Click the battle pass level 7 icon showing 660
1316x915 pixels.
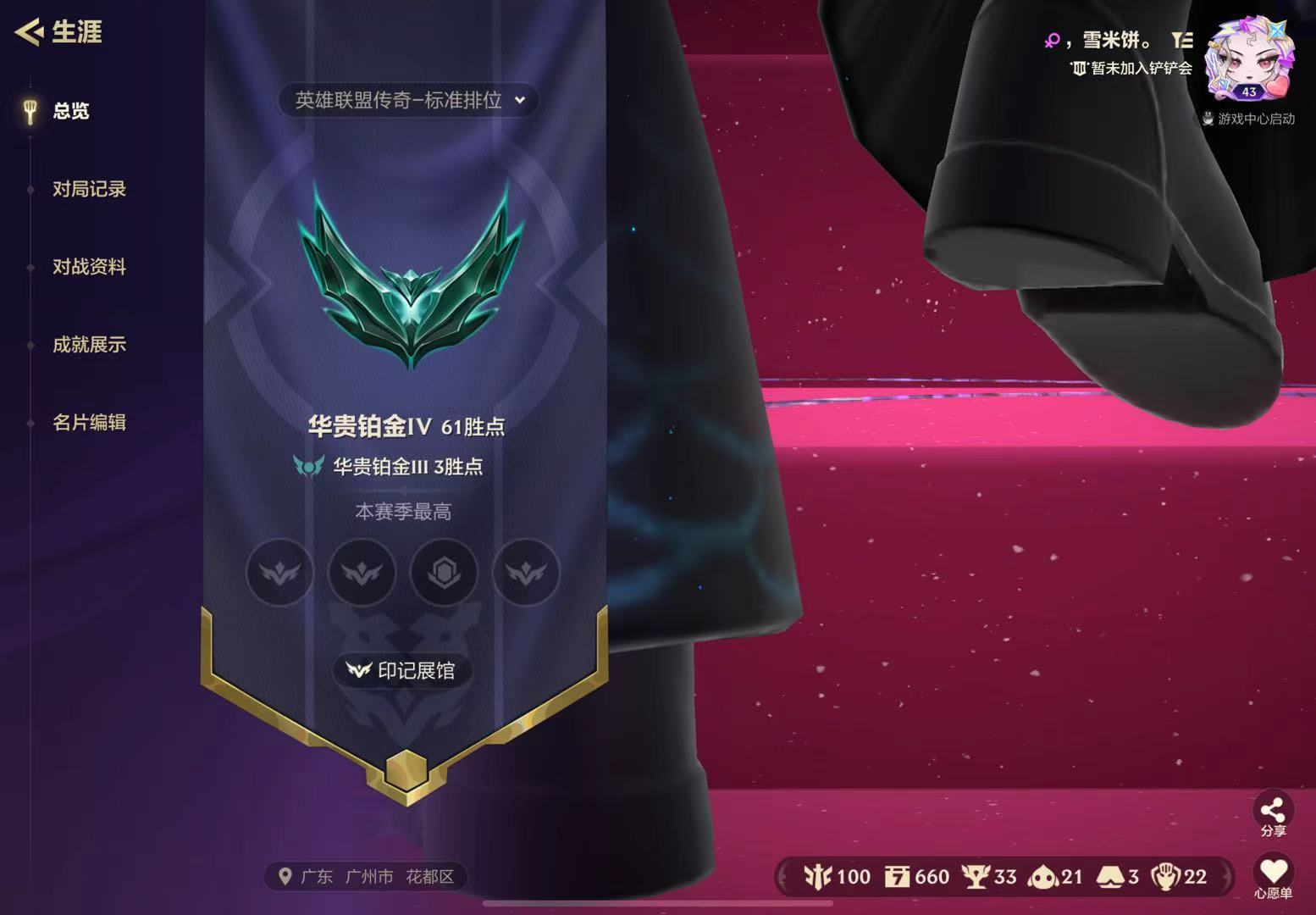tap(896, 876)
